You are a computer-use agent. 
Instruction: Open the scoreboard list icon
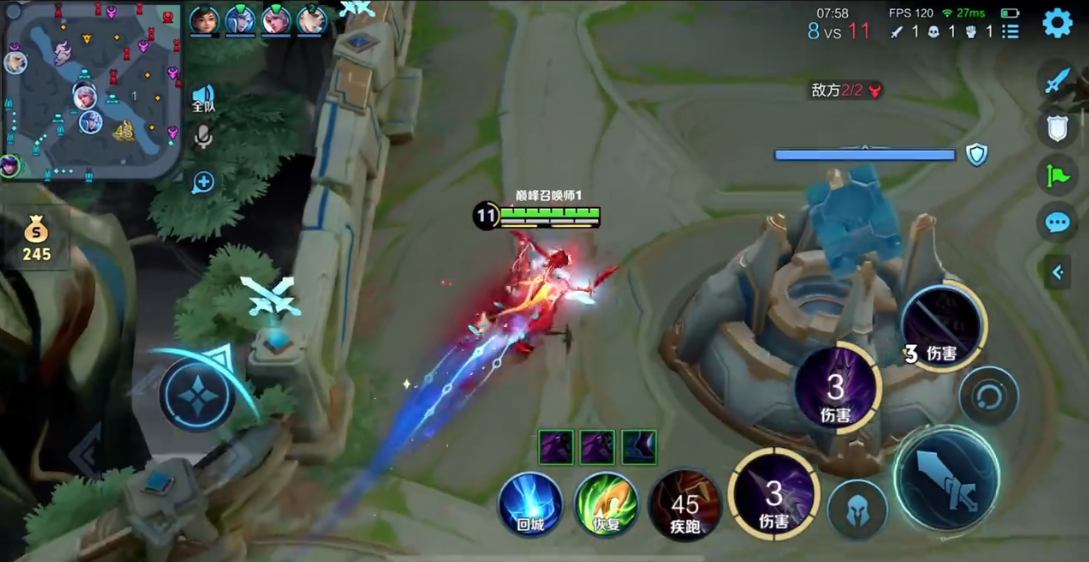(1011, 31)
